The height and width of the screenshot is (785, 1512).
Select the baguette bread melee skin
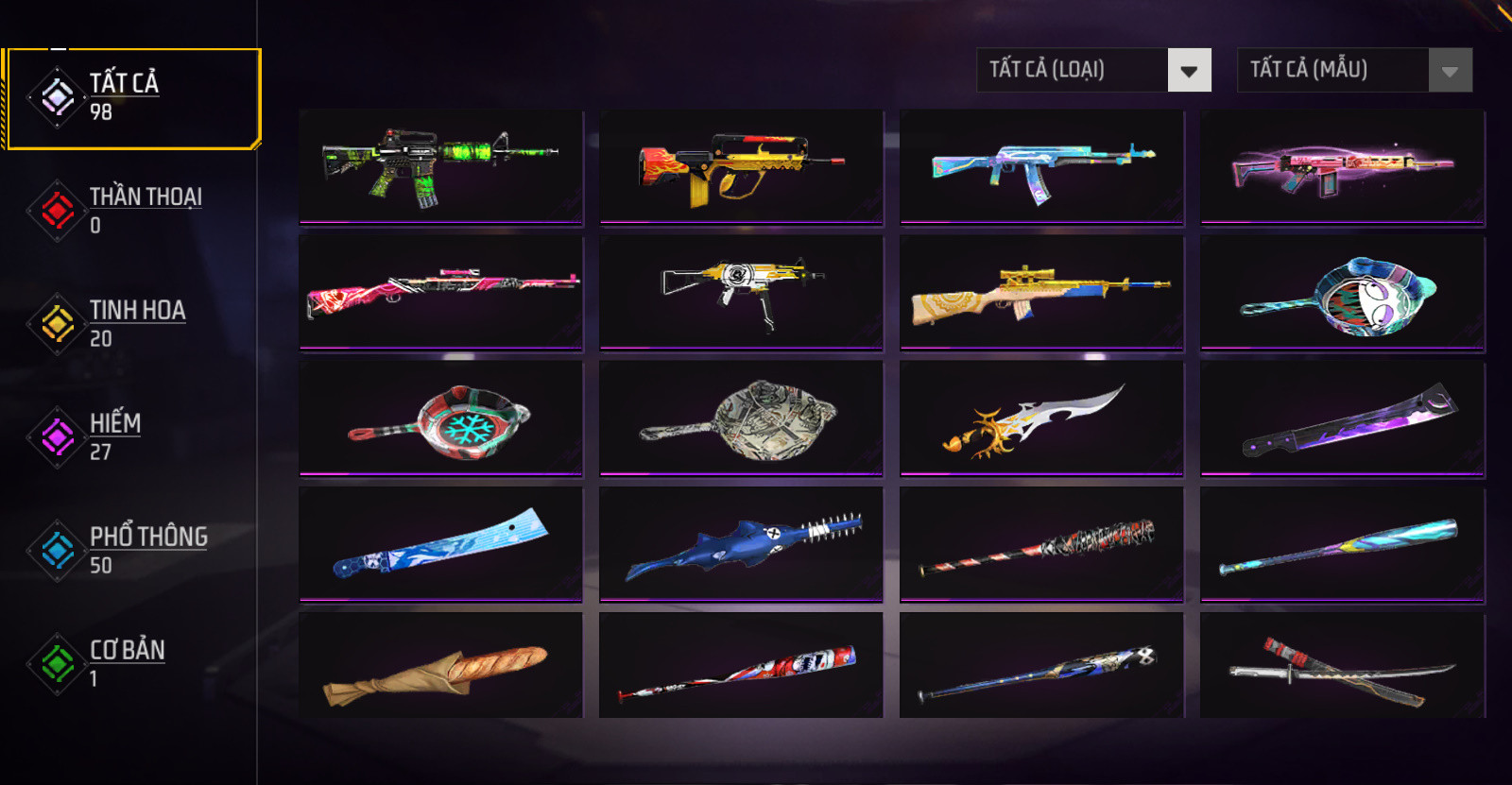pyautogui.click(x=441, y=667)
